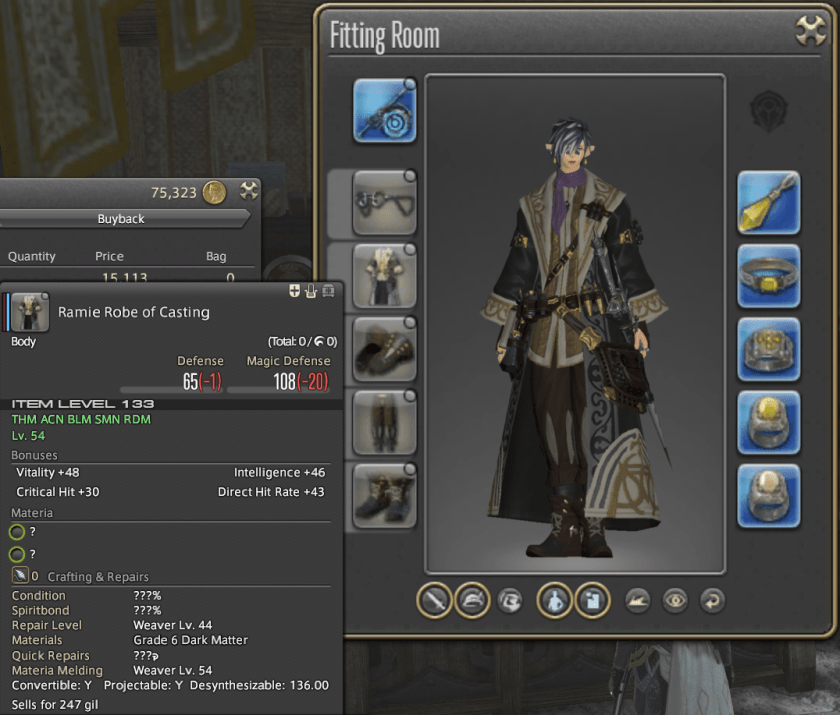Select the head slot with glasses
This screenshot has width=840, height=715.
[x=385, y=203]
